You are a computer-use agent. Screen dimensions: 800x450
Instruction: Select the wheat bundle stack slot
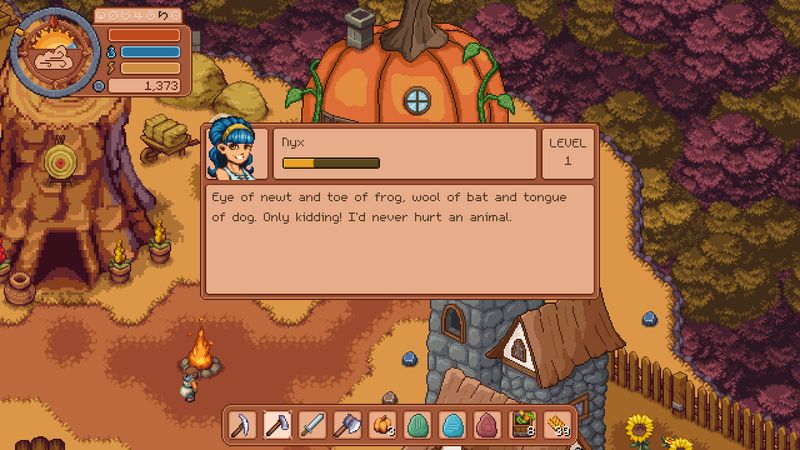point(558,425)
